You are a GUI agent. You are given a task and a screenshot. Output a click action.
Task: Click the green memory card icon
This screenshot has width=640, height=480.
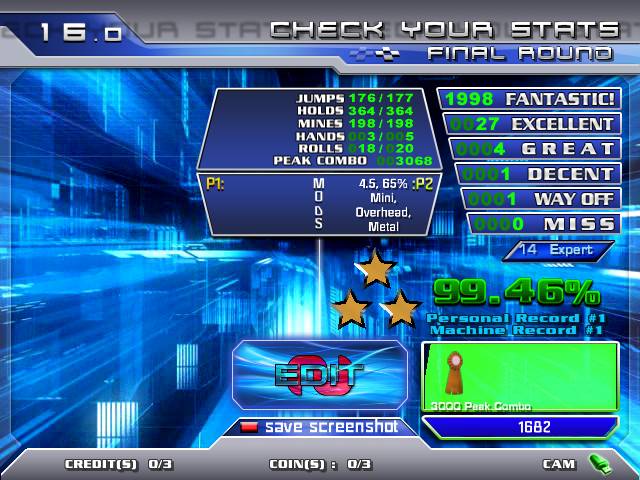(599, 463)
